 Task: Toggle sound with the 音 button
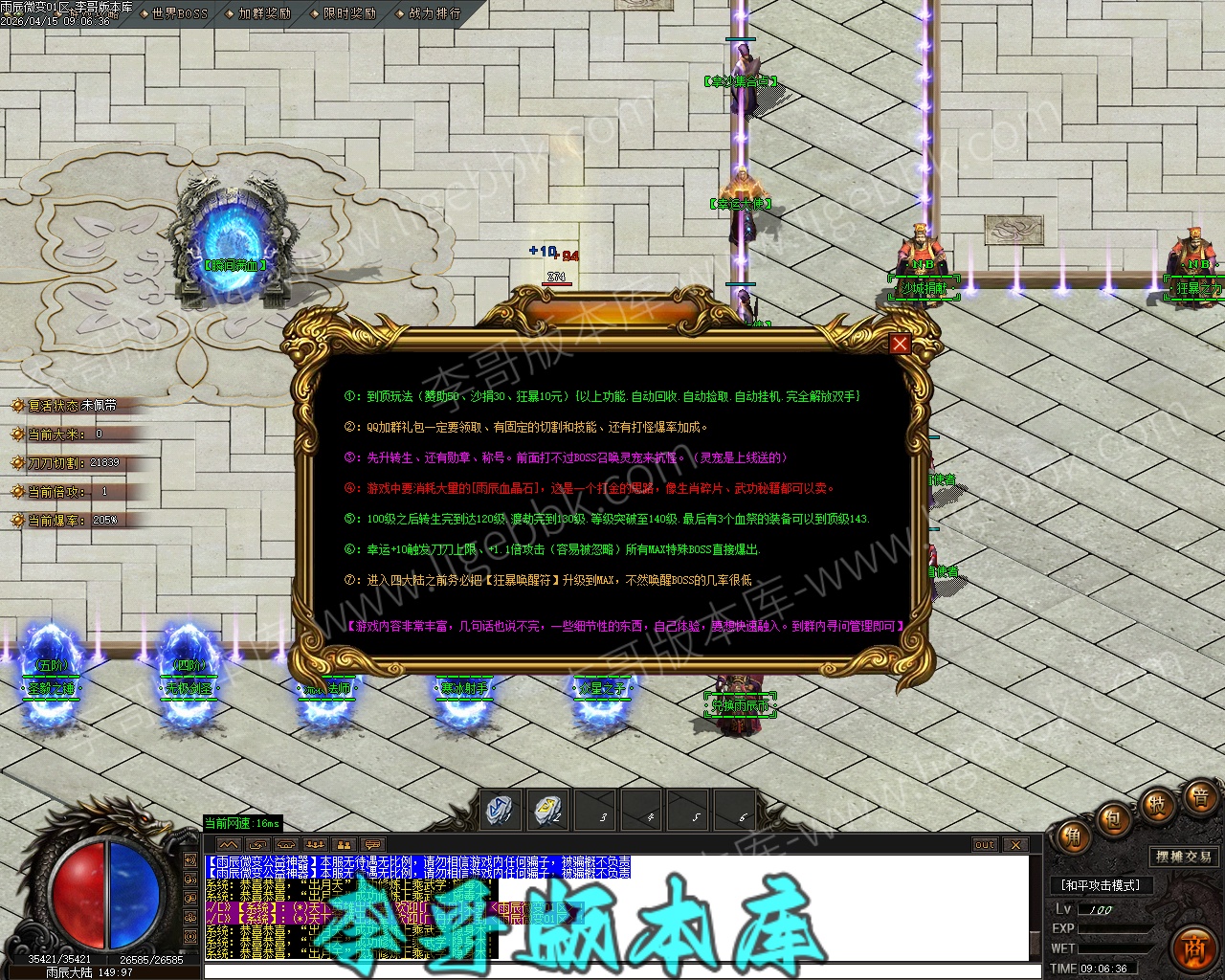[1198, 796]
